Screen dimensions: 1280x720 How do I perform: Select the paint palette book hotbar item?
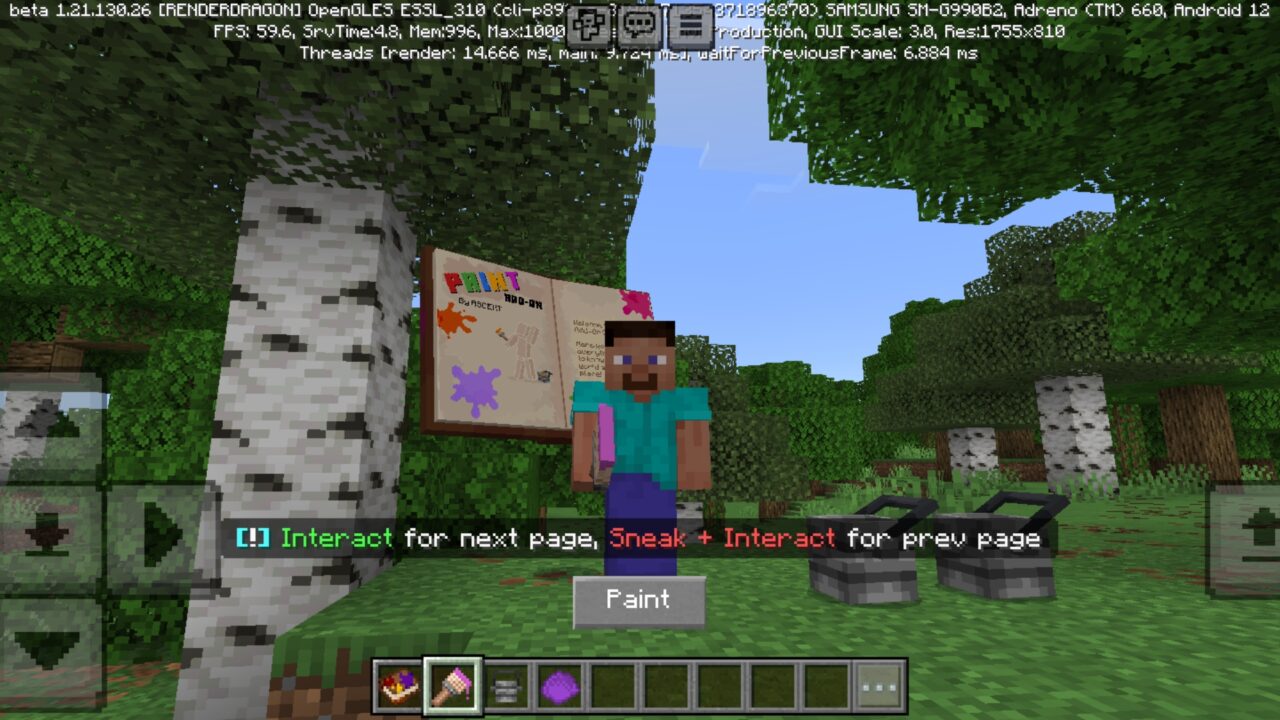(398, 684)
